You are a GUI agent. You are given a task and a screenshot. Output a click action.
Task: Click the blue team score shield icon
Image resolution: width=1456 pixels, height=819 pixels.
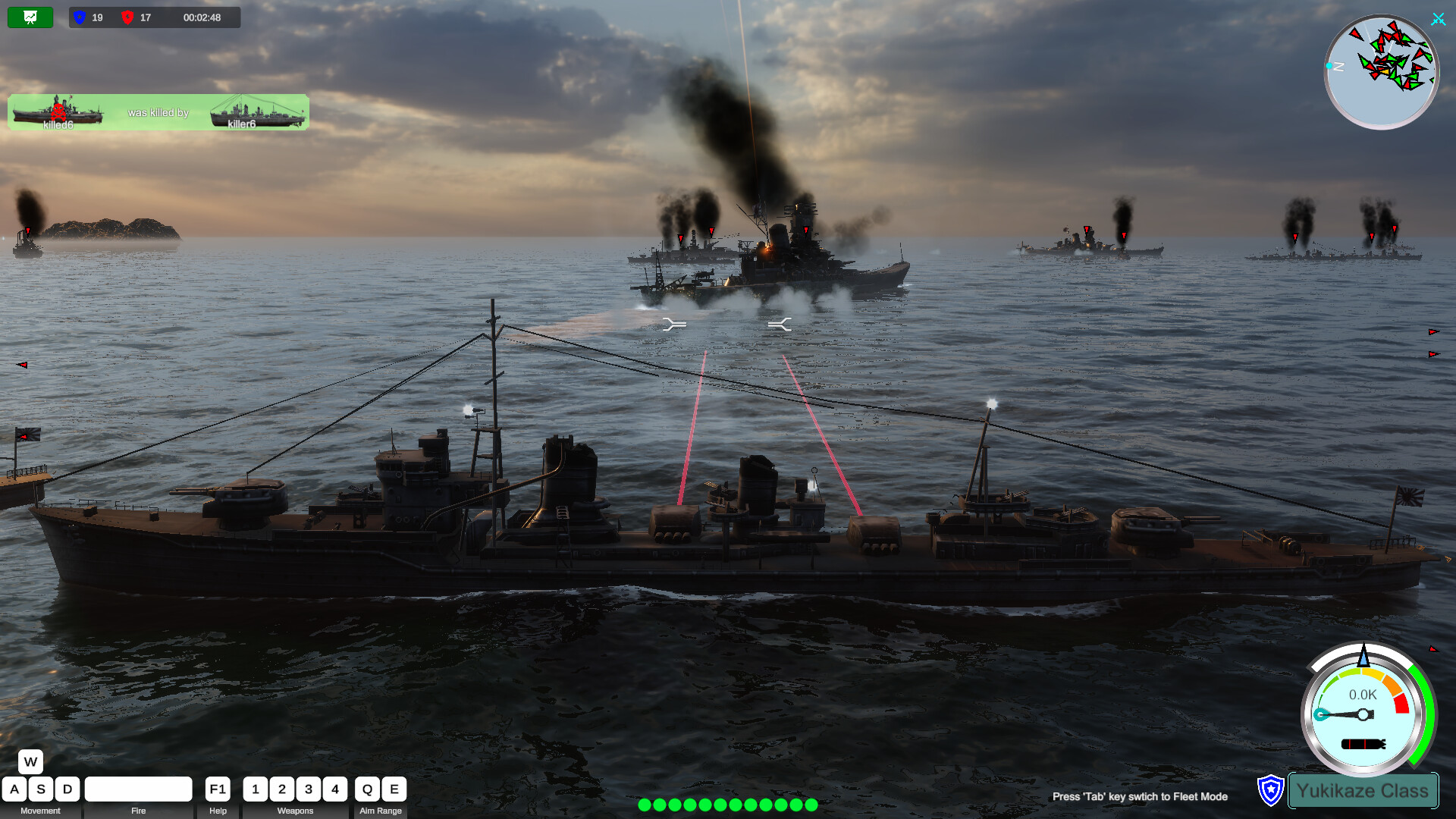tap(79, 17)
